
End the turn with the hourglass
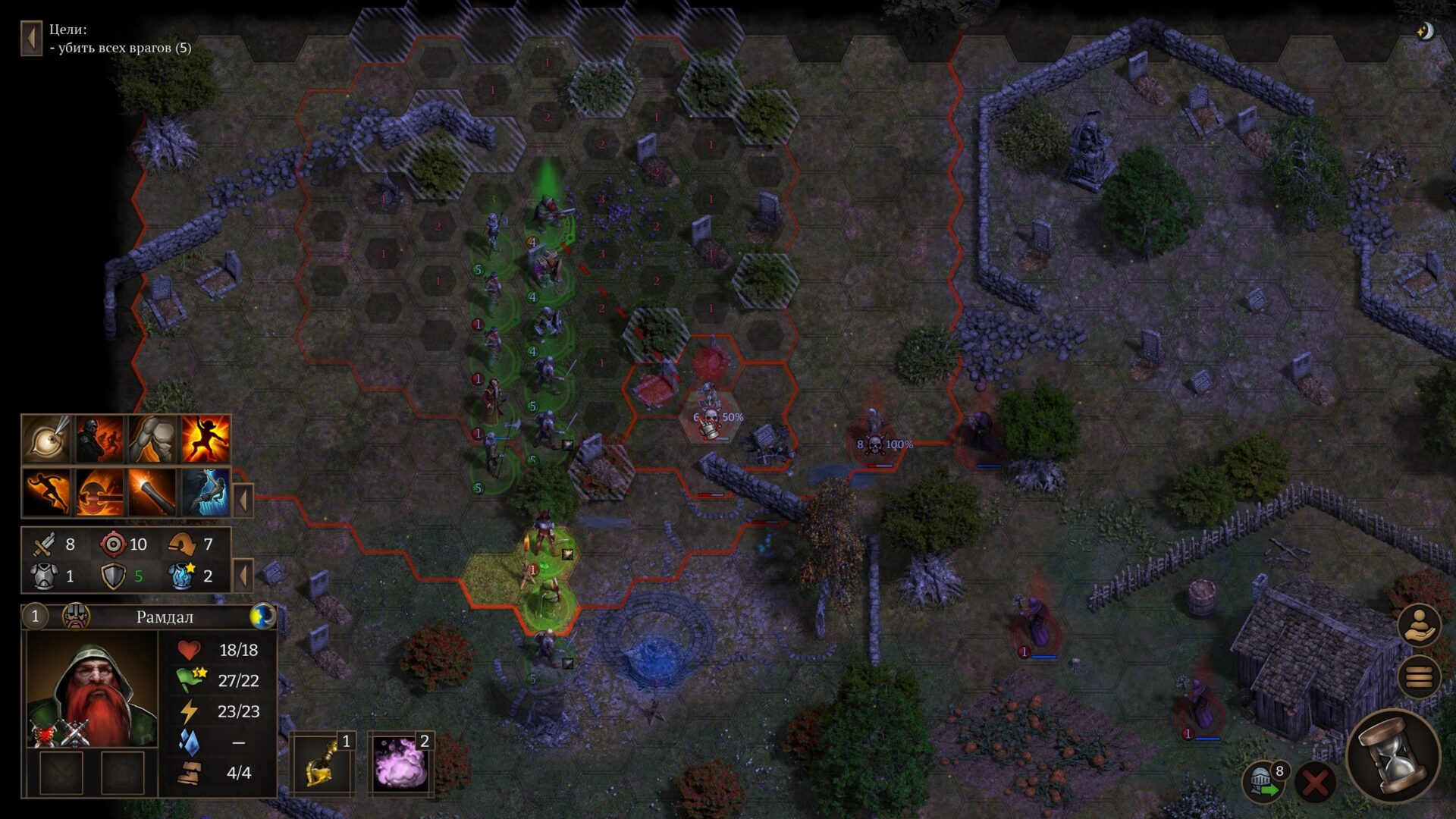(1394, 755)
